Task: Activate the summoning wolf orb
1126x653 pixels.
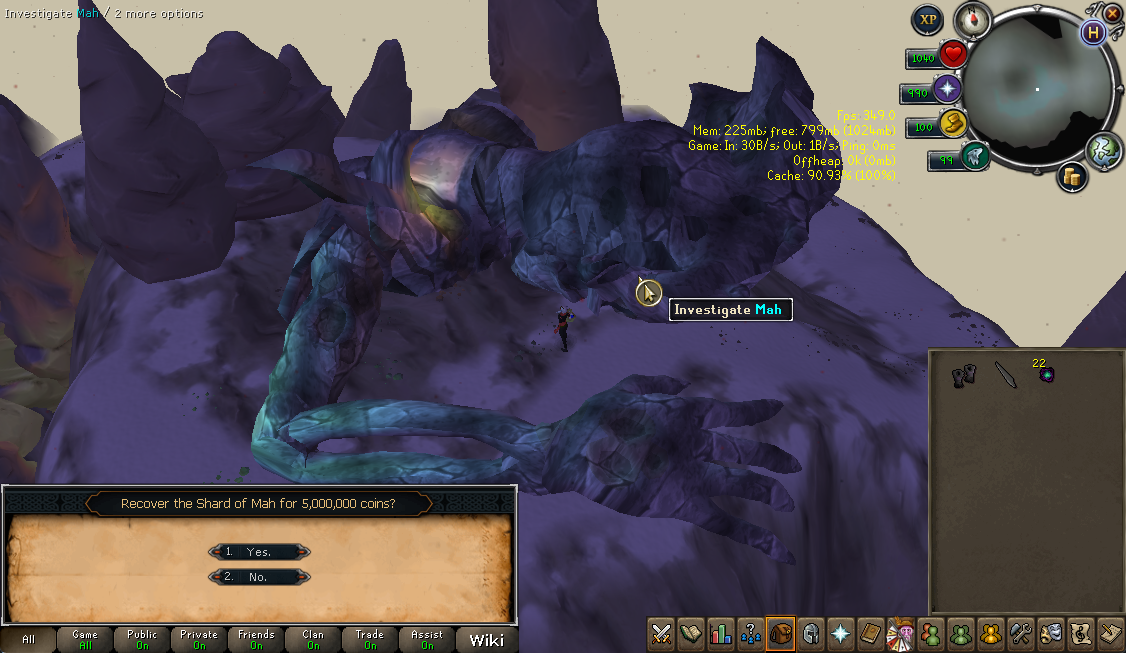Action: [x=973, y=157]
